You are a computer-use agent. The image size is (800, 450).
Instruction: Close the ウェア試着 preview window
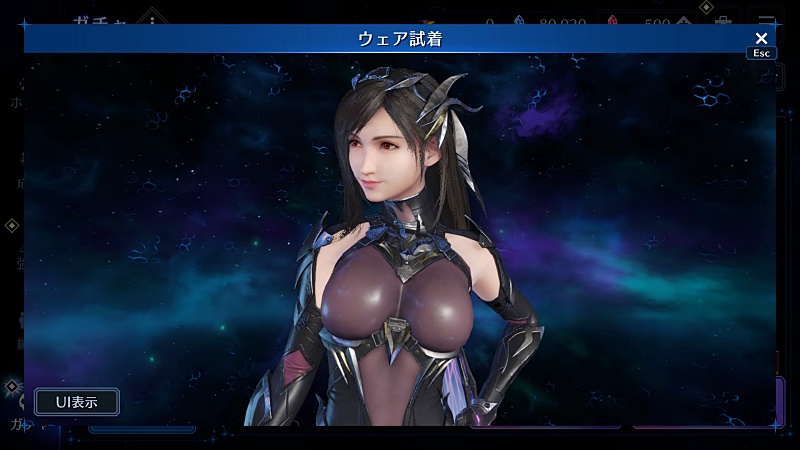(761, 39)
